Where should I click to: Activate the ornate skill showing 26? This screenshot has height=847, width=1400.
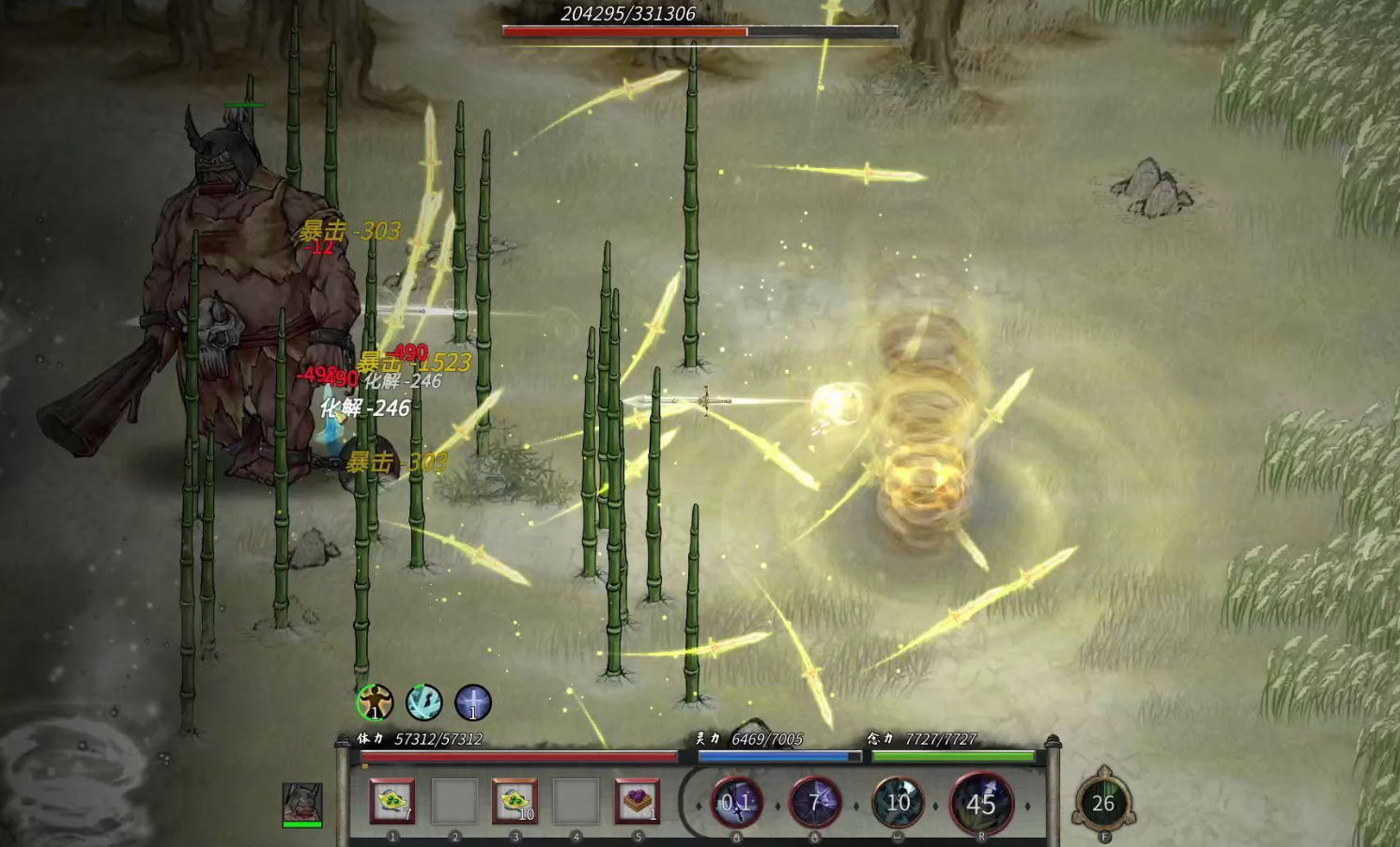point(1103,803)
